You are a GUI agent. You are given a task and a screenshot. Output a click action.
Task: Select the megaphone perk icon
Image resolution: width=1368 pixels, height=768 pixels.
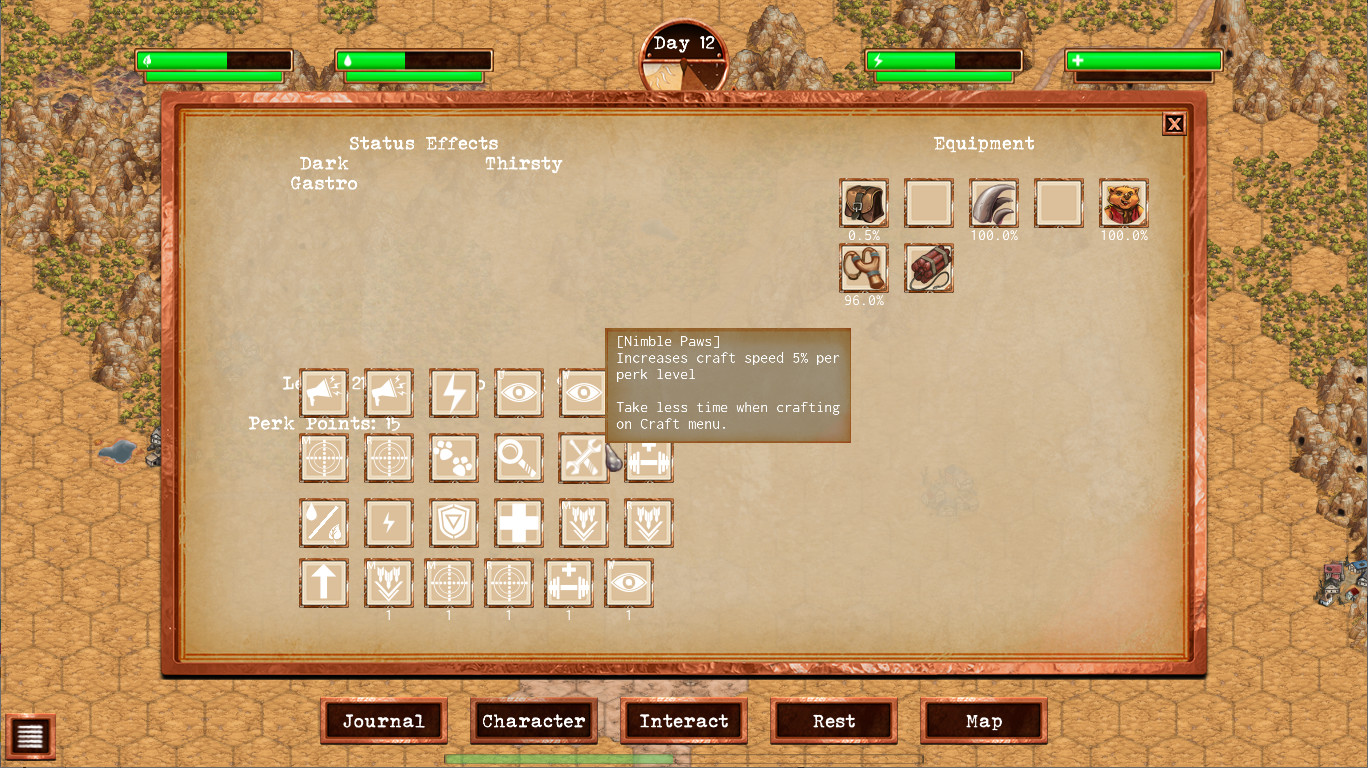pyautogui.click(x=323, y=393)
